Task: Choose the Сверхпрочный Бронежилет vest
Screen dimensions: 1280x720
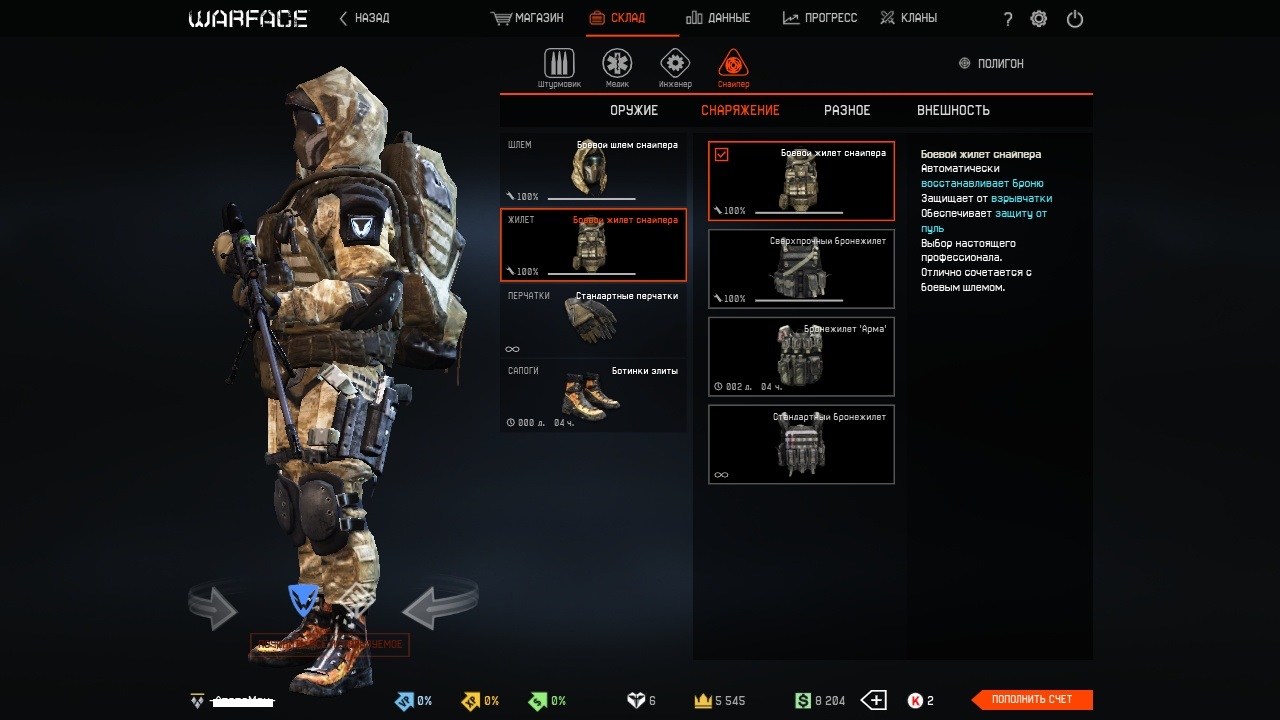Action: [801, 269]
